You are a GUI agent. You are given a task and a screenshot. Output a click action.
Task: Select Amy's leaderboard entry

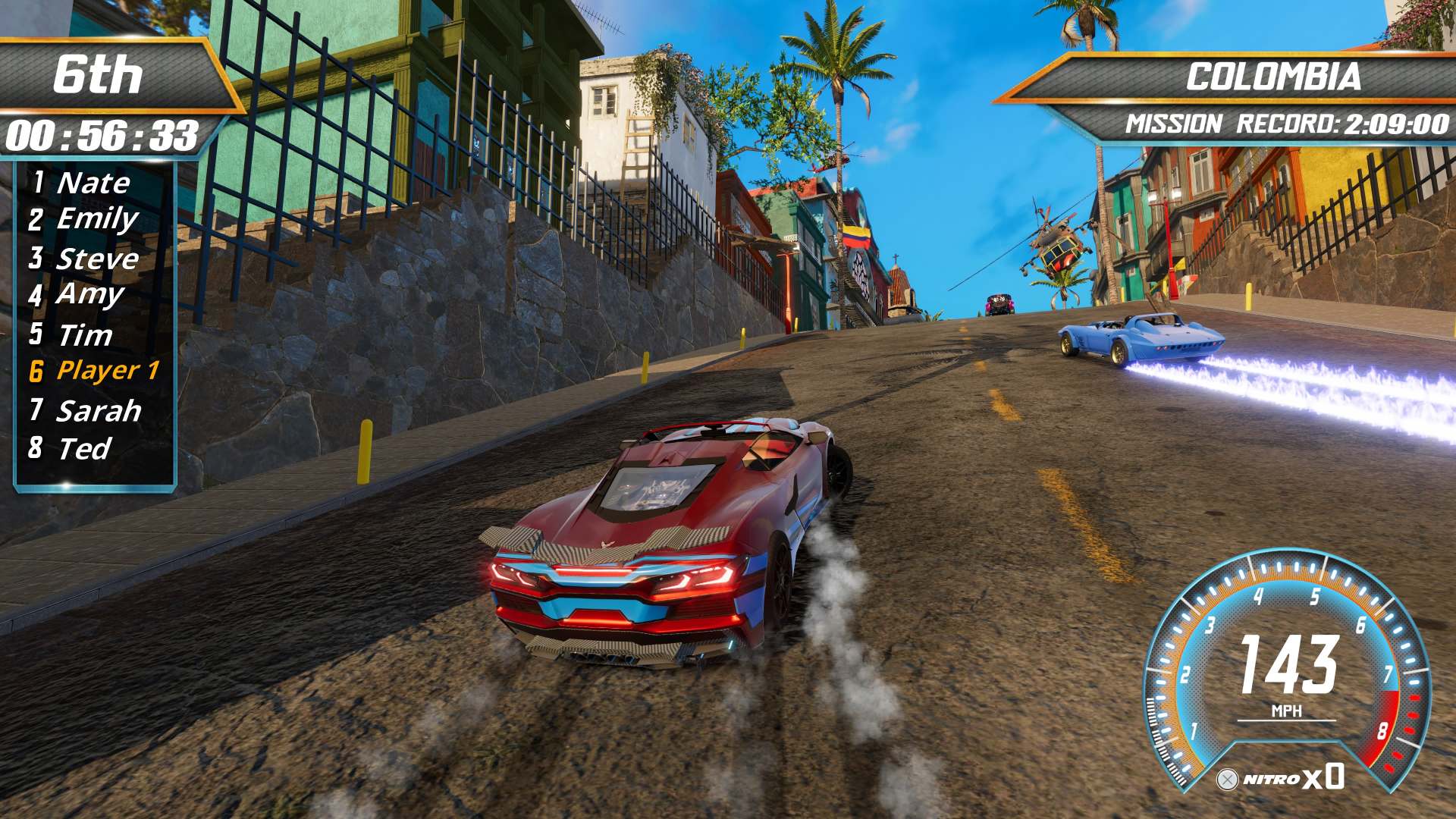(x=89, y=294)
